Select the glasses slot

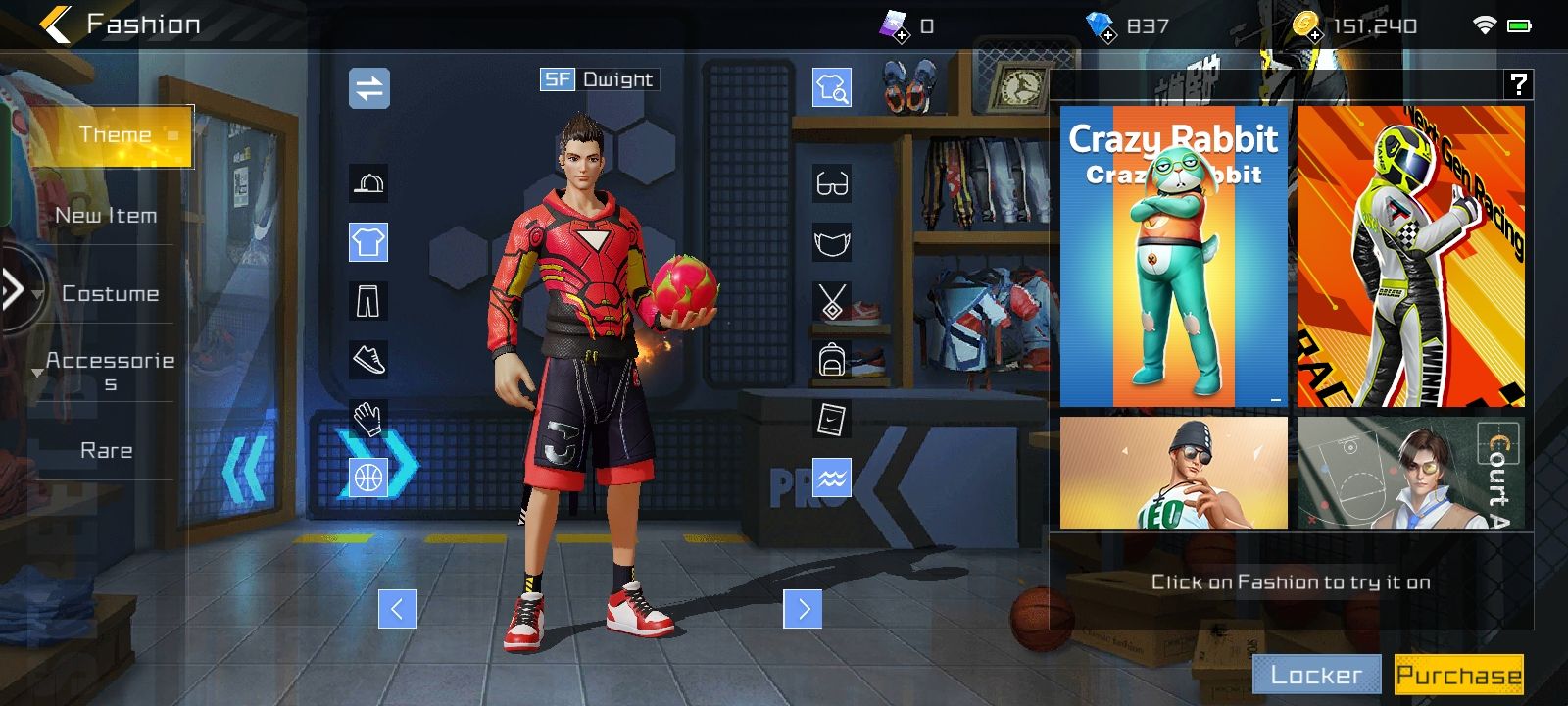click(x=832, y=183)
